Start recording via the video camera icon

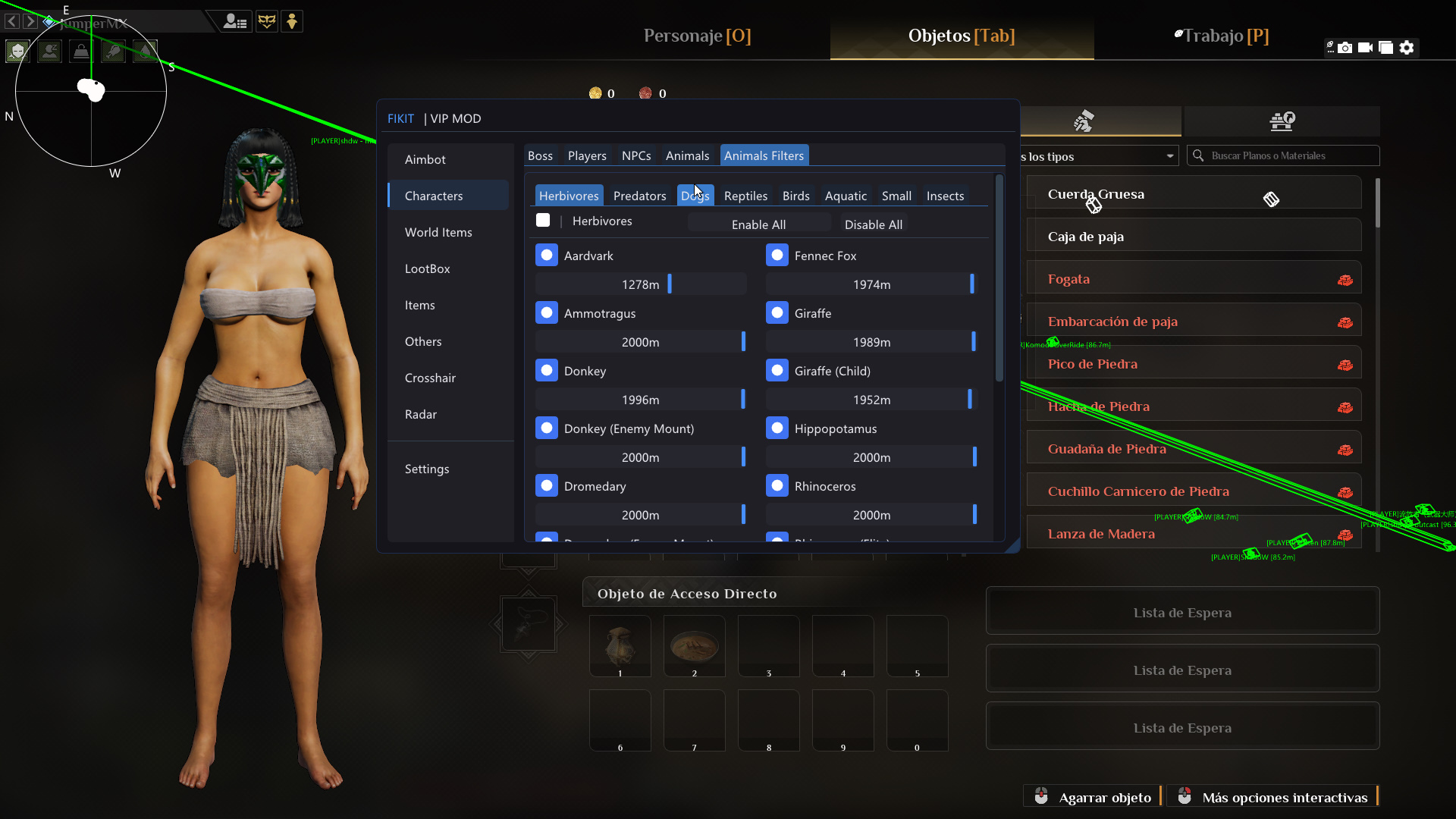click(x=1367, y=47)
